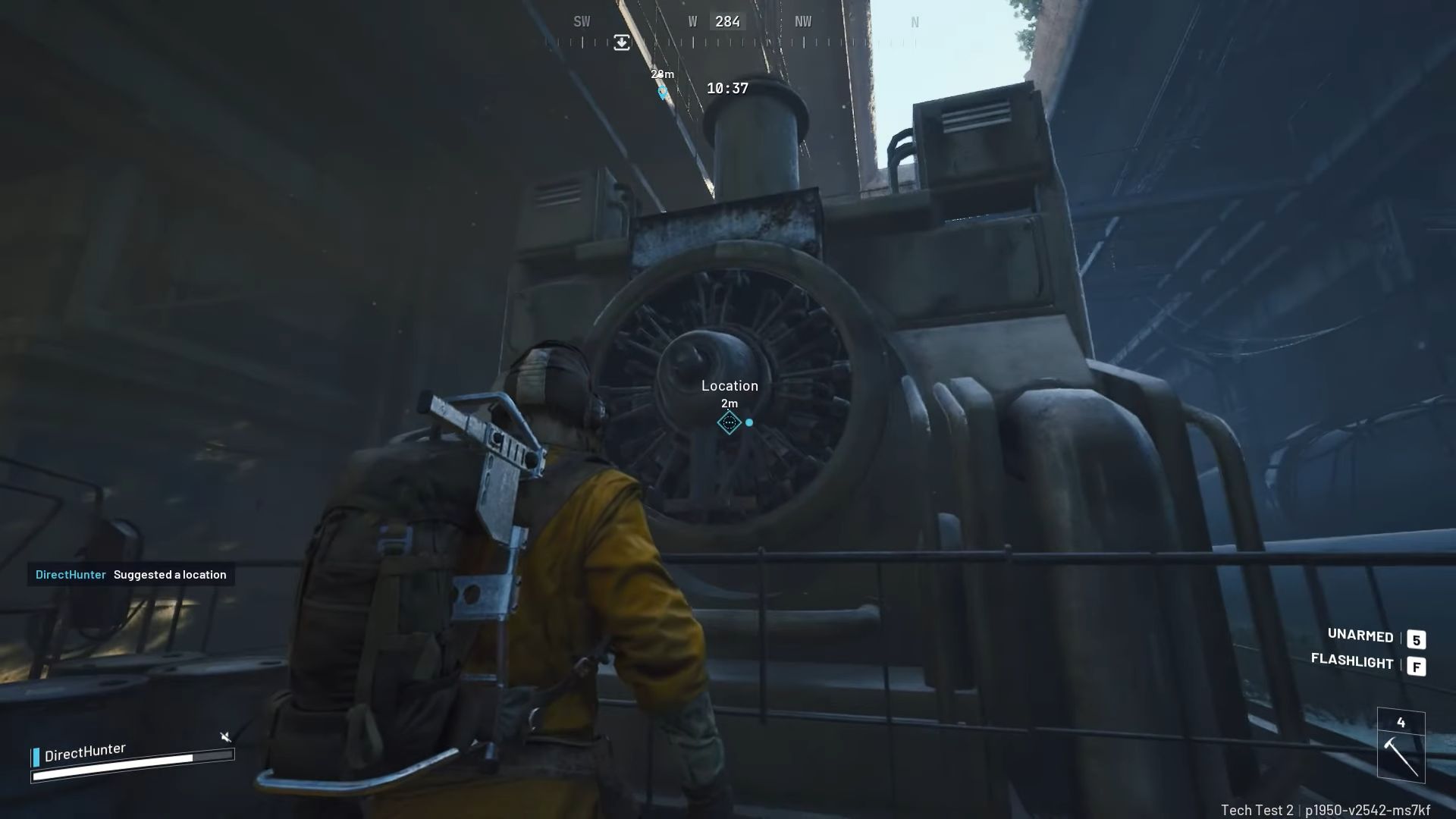Screen dimensions: 1456x819
Task: Click the Location diamond waypoint marker
Action: [x=730, y=422]
